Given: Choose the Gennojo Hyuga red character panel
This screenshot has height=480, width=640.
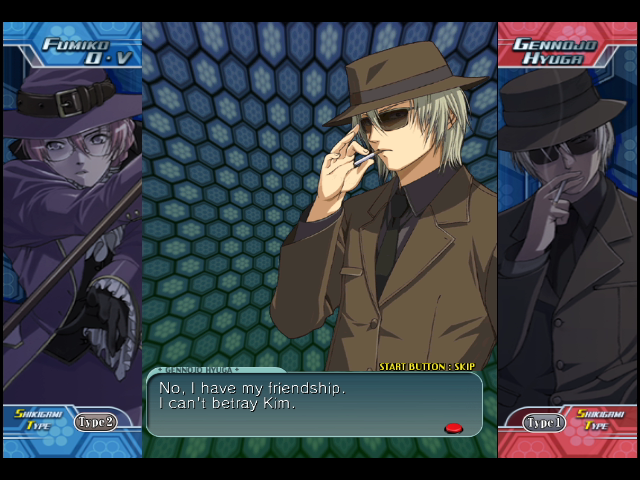Looking at the screenshot, I should coord(567,230).
